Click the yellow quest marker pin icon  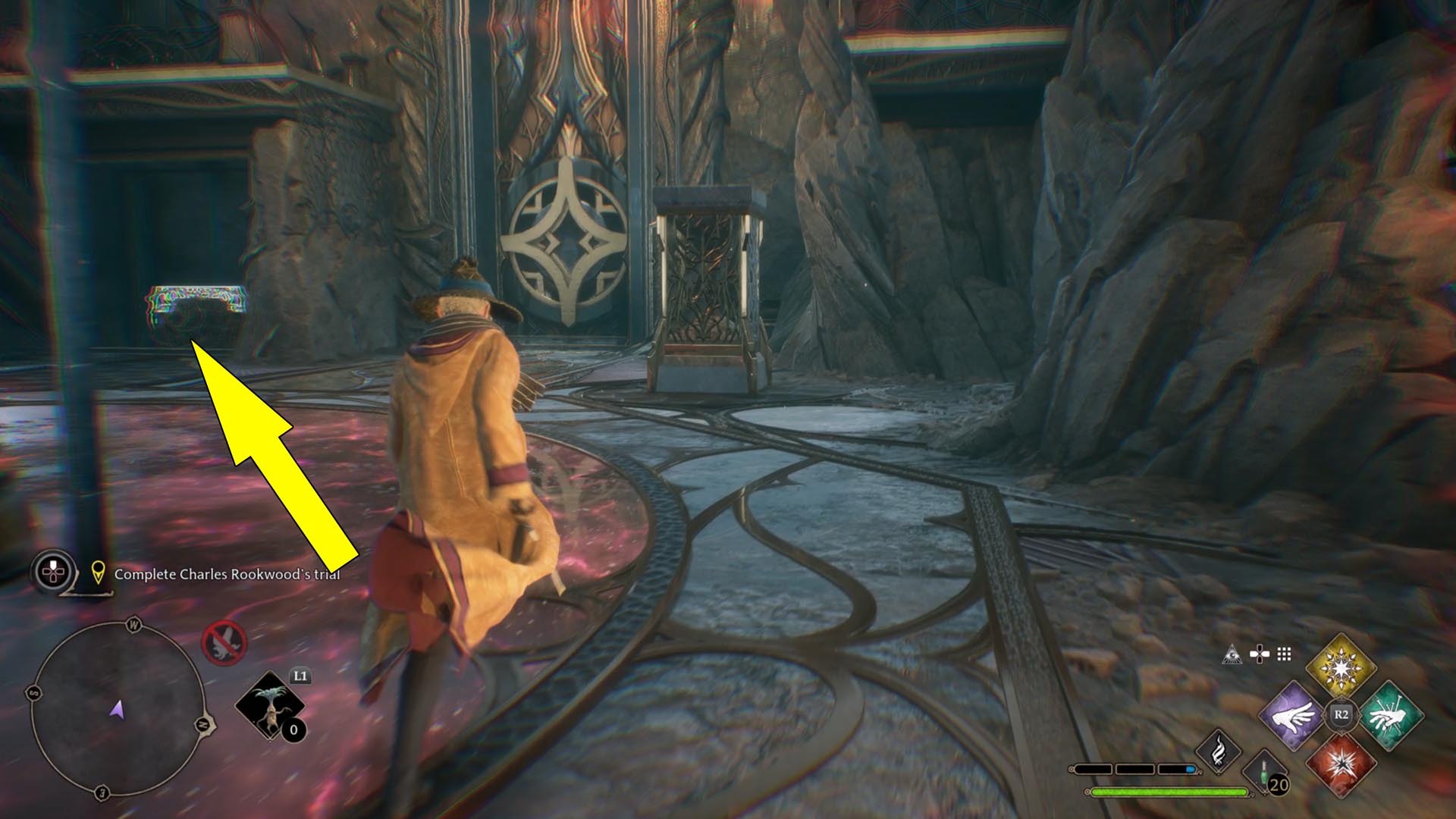pos(98,573)
